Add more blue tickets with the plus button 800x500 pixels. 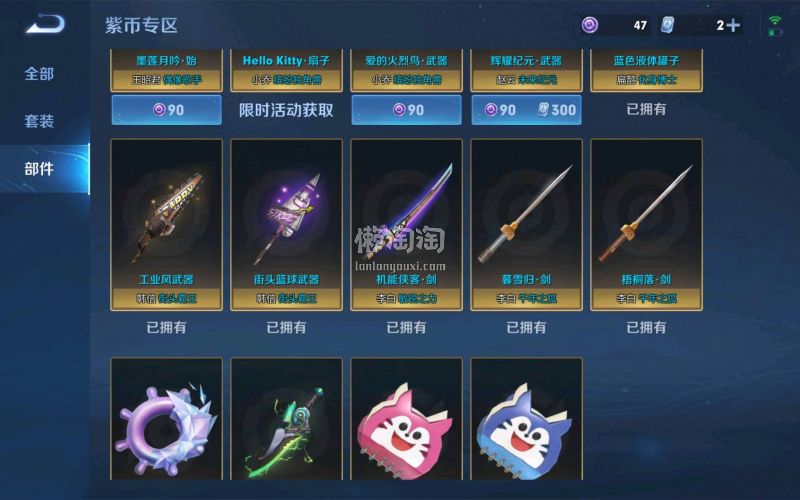[x=734, y=25]
